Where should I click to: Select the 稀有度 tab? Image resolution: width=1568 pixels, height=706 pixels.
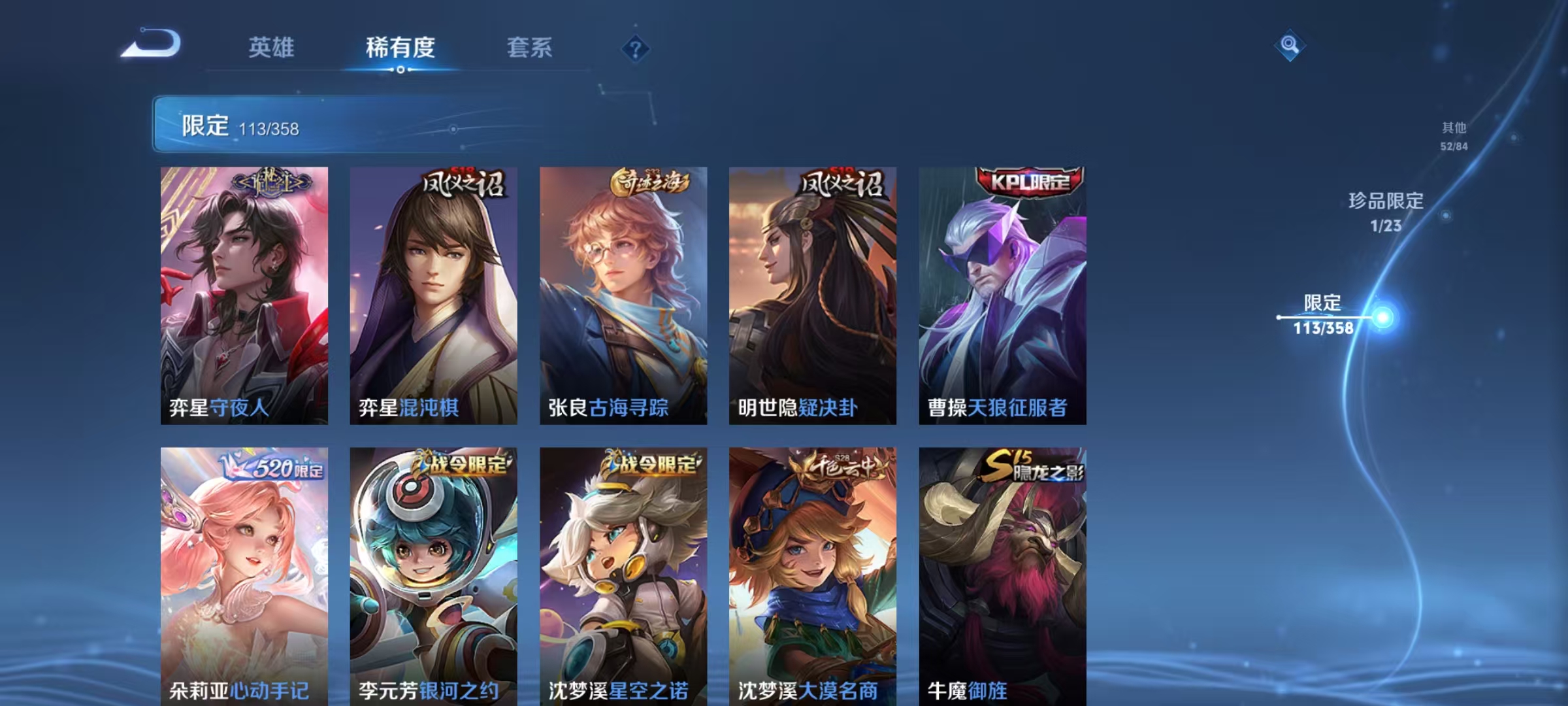pos(400,46)
